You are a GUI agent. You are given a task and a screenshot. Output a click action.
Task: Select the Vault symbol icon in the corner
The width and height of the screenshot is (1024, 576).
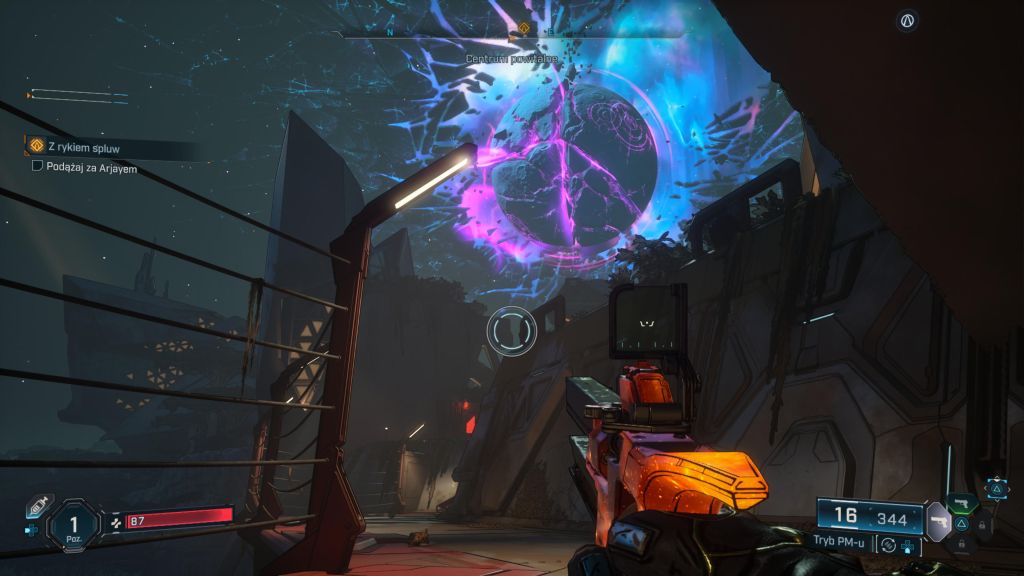point(907,20)
